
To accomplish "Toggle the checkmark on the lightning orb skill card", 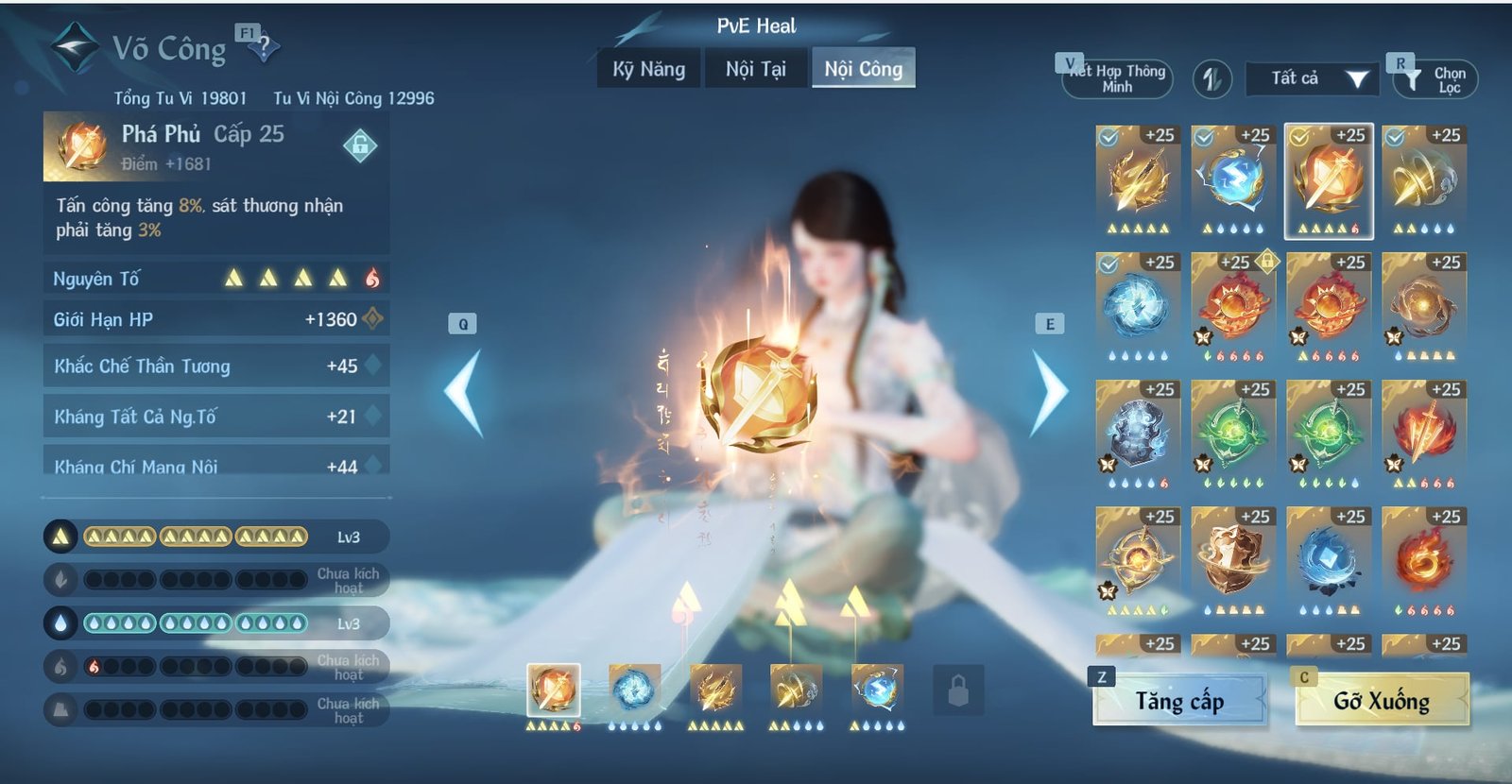I will click(1203, 137).
